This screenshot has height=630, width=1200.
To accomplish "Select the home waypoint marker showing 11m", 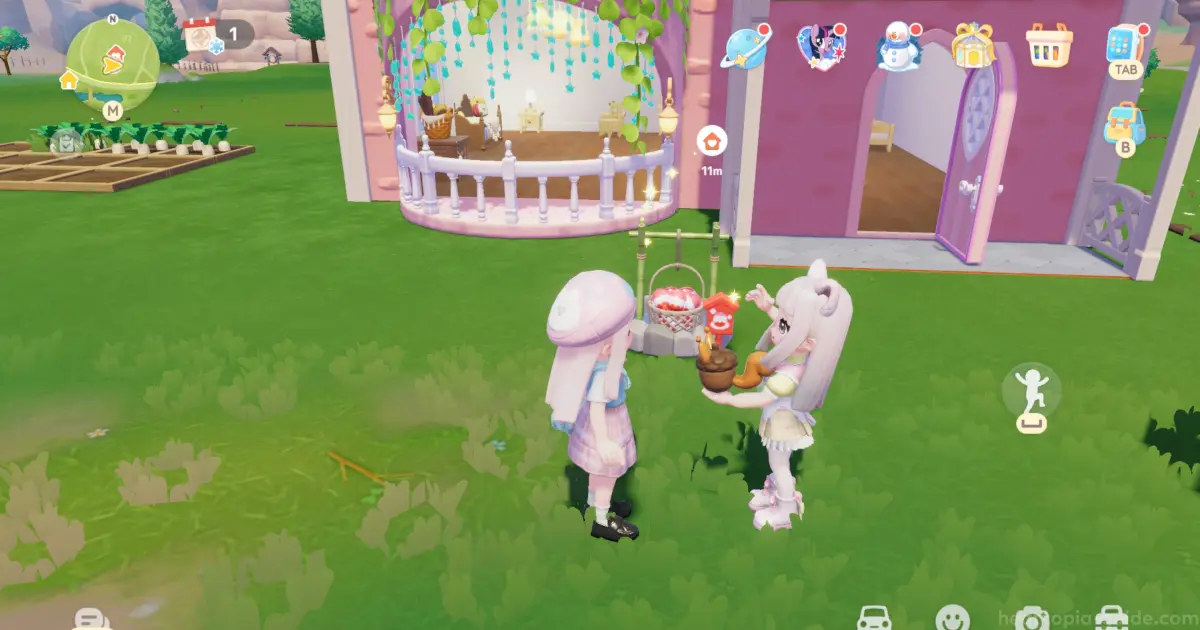I will pyautogui.click(x=711, y=141).
